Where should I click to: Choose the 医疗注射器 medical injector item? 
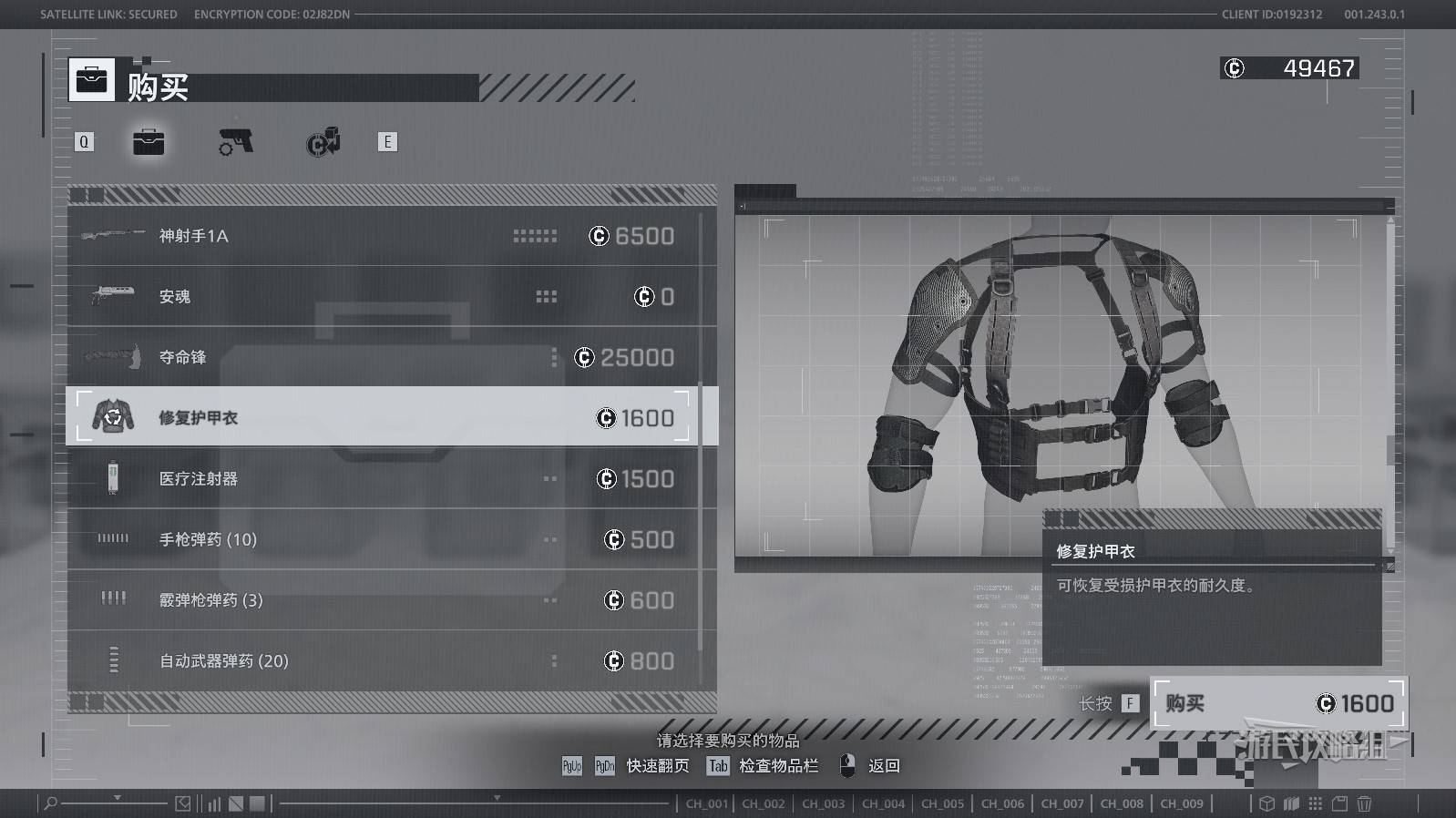383,478
